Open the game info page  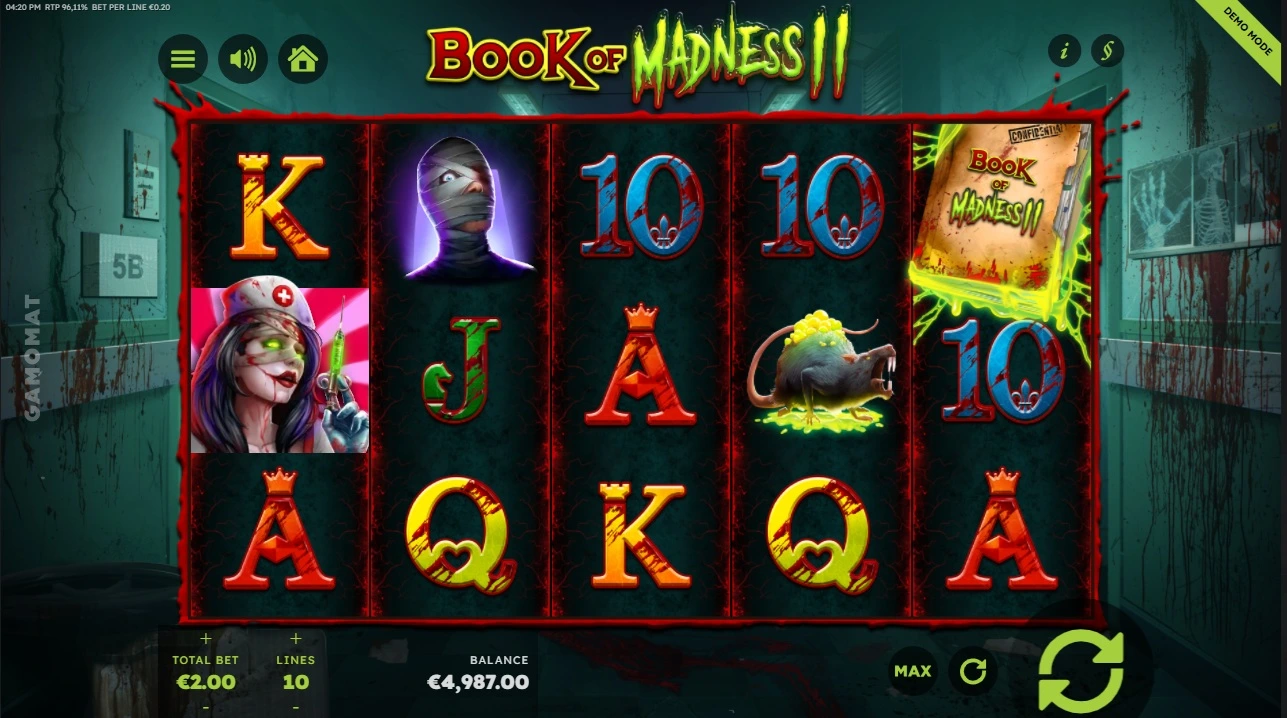click(x=1063, y=50)
